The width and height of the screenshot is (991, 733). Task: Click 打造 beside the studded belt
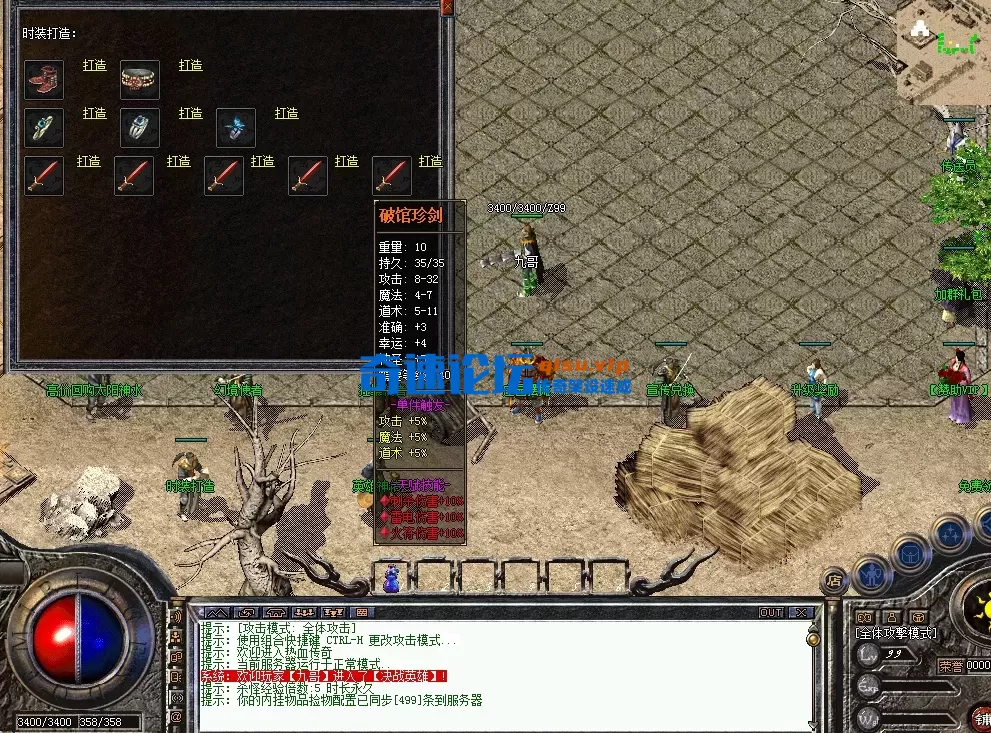190,65
